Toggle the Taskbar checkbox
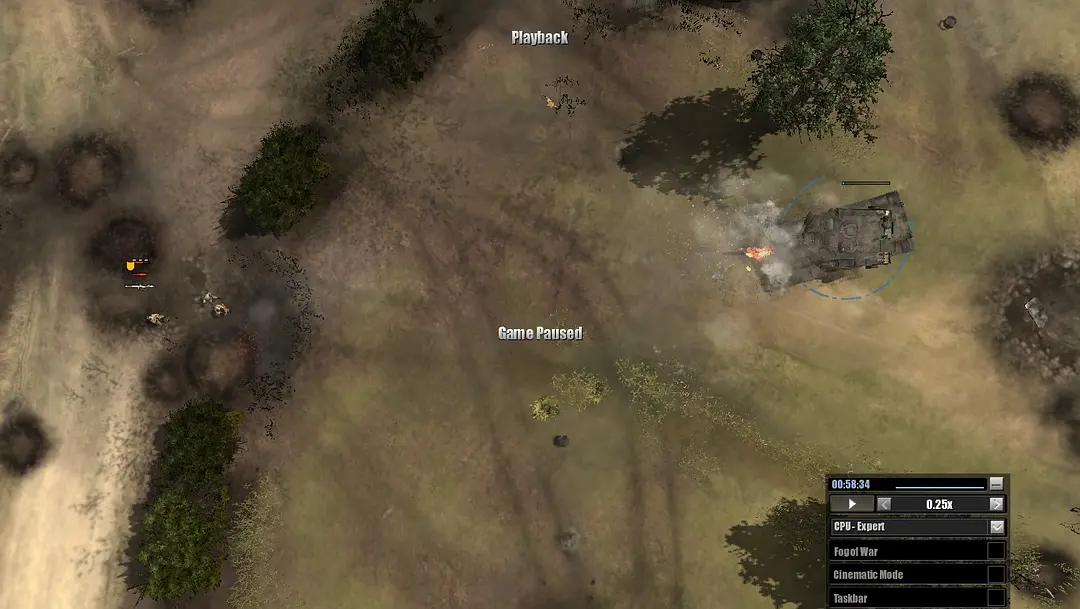Image resolution: width=1080 pixels, height=609 pixels. click(x=996, y=598)
